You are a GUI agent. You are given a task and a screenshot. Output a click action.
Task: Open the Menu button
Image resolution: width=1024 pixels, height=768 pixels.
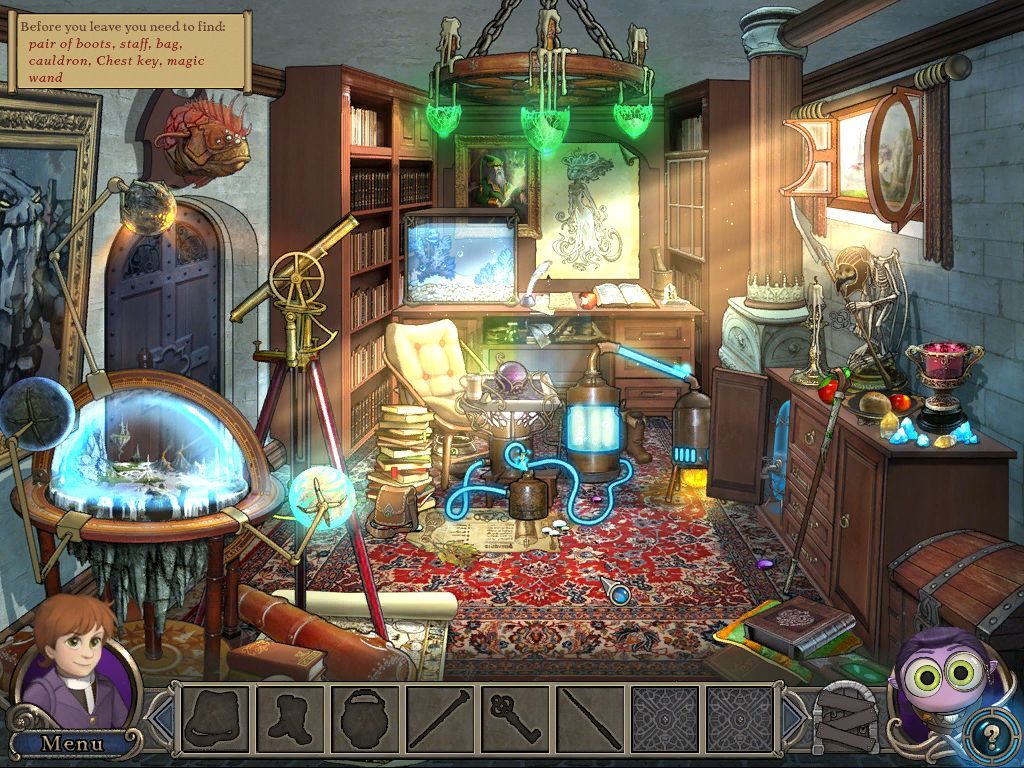[x=72, y=743]
